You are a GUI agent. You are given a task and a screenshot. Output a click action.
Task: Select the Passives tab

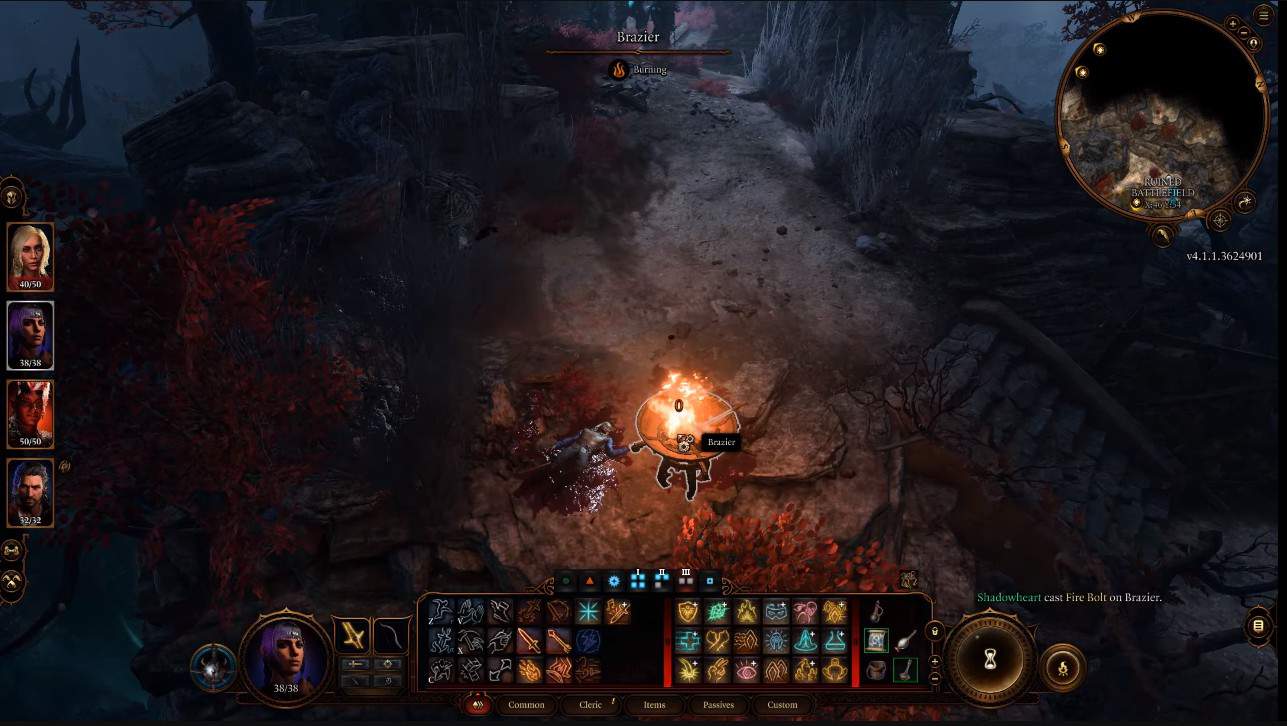718,705
